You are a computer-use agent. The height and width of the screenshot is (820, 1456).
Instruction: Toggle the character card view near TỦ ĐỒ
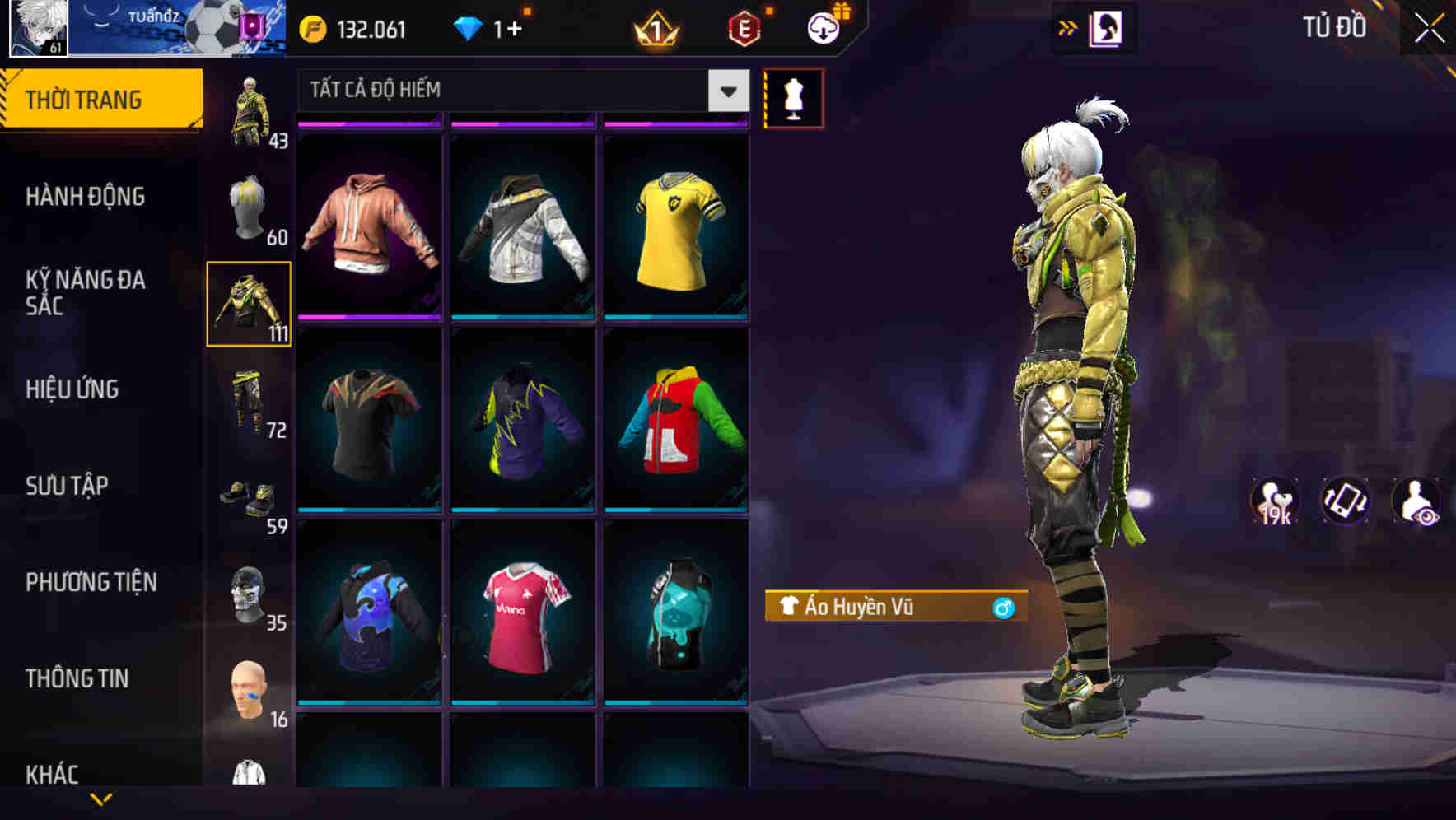tap(1108, 26)
